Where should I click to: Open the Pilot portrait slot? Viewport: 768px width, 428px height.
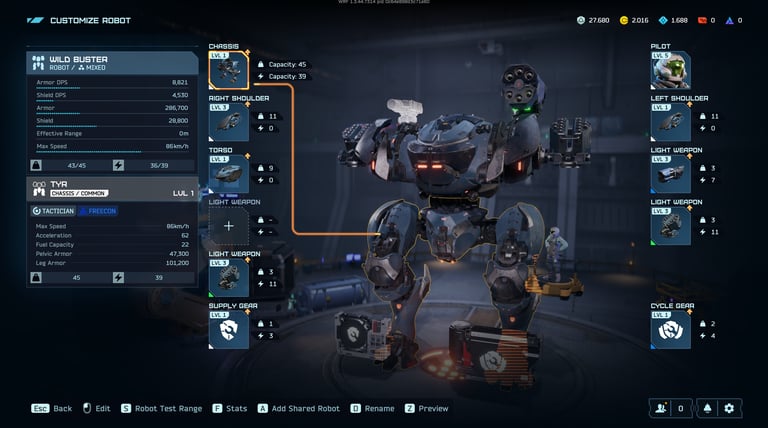pos(670,70)
